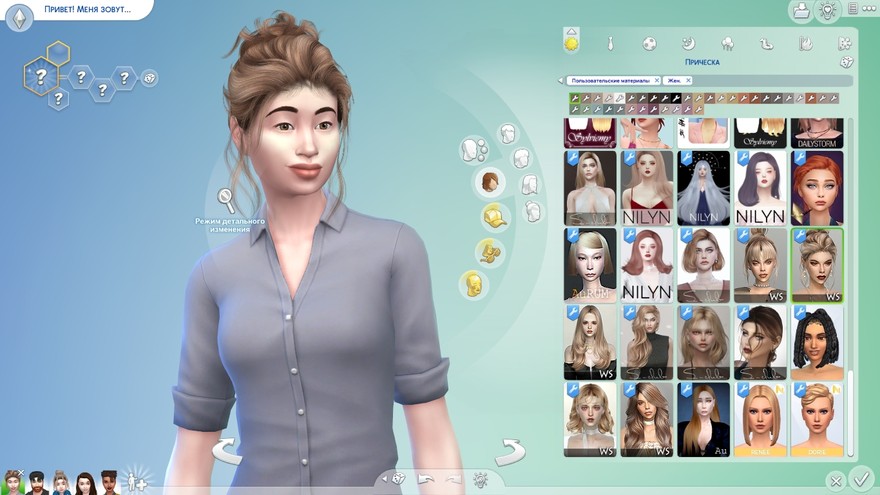Remove the "Жен." filter tag

tap(689, 80)
